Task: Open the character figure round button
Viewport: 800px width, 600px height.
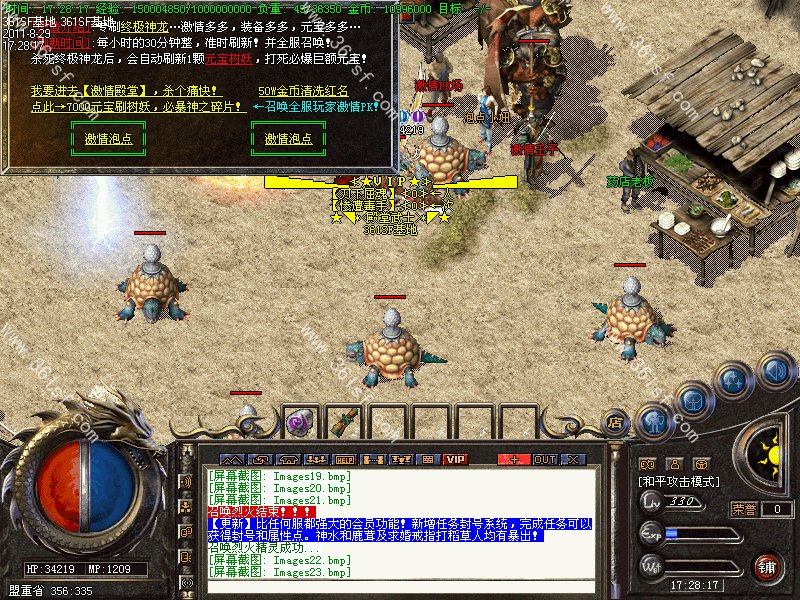Action: (654, 420)
